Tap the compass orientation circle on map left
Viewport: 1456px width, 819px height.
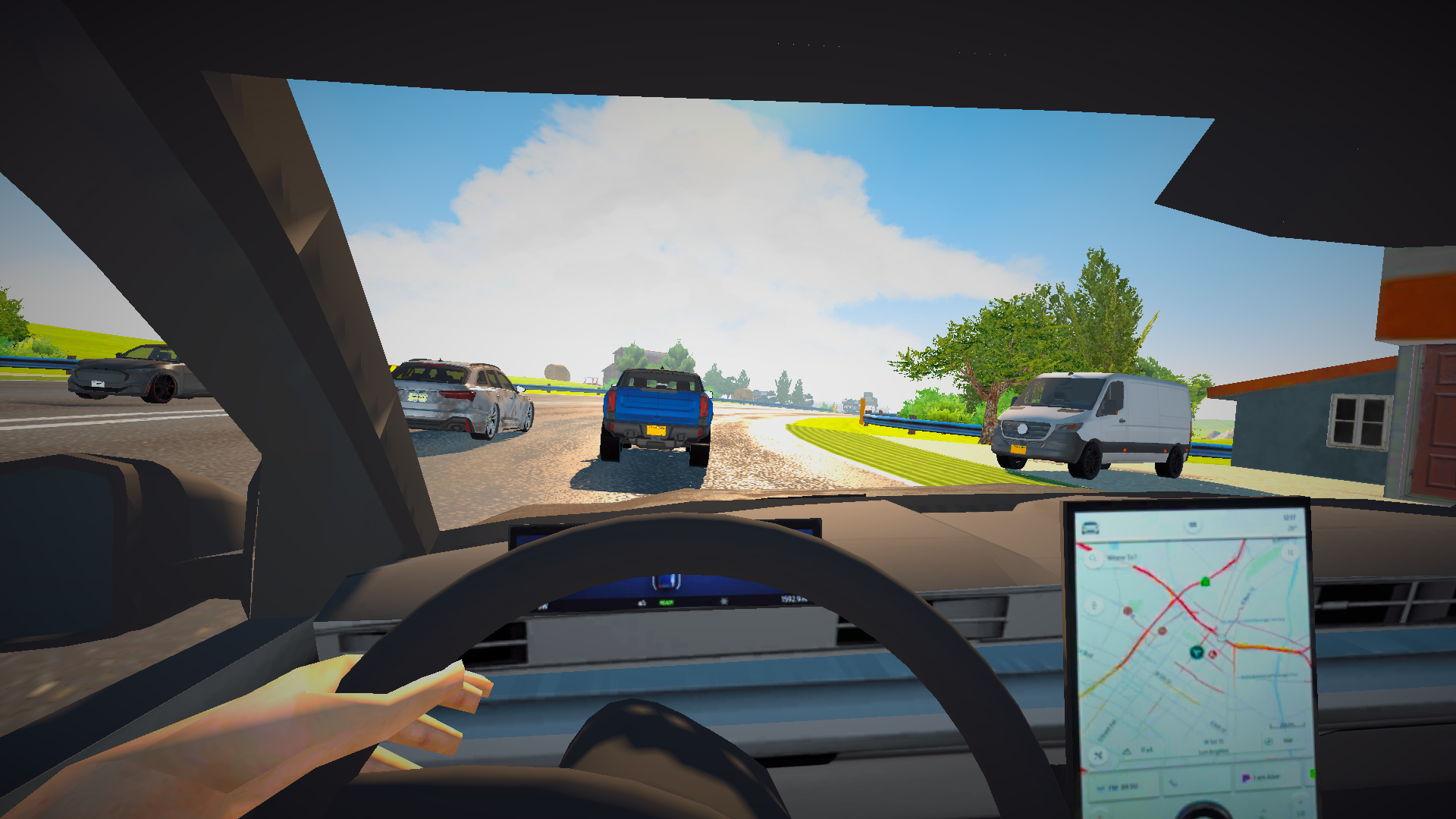click(x=1094, y=605)
